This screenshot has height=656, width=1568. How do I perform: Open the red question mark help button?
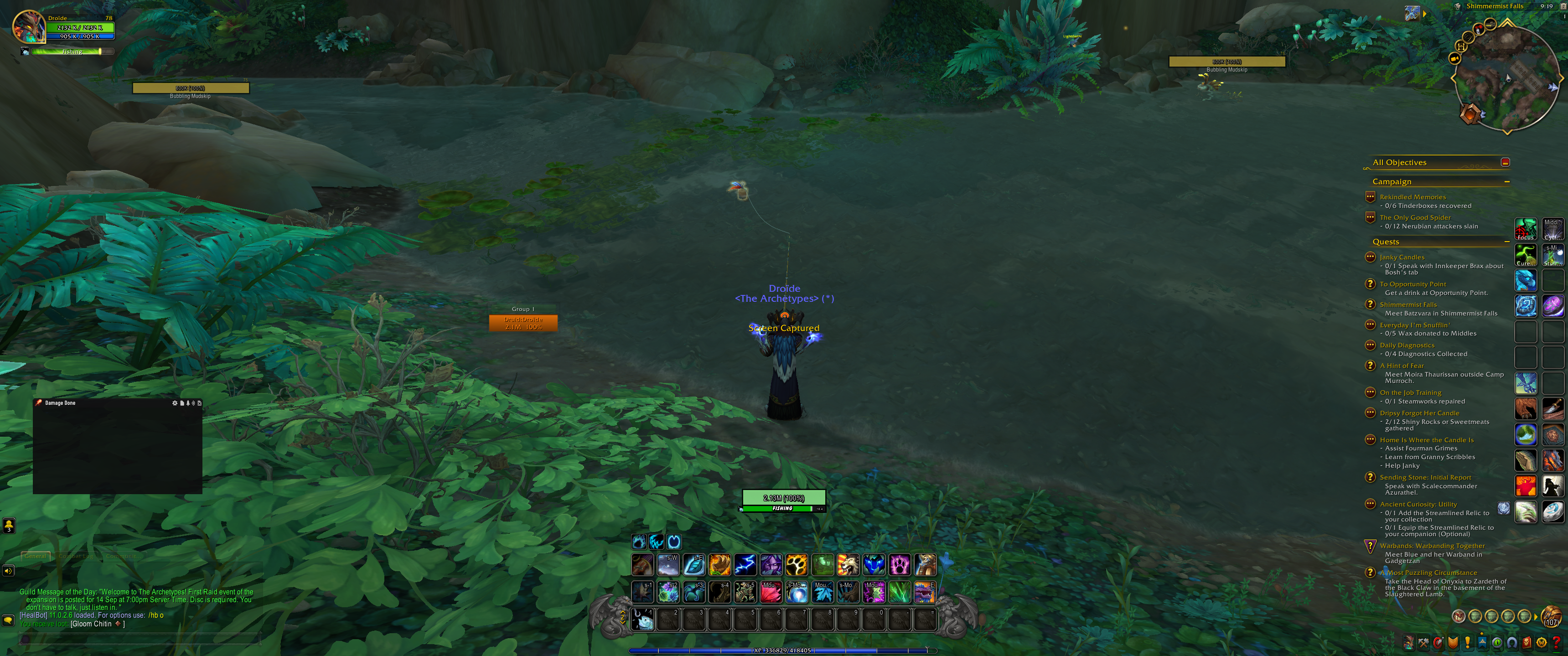pos(1557,643)
